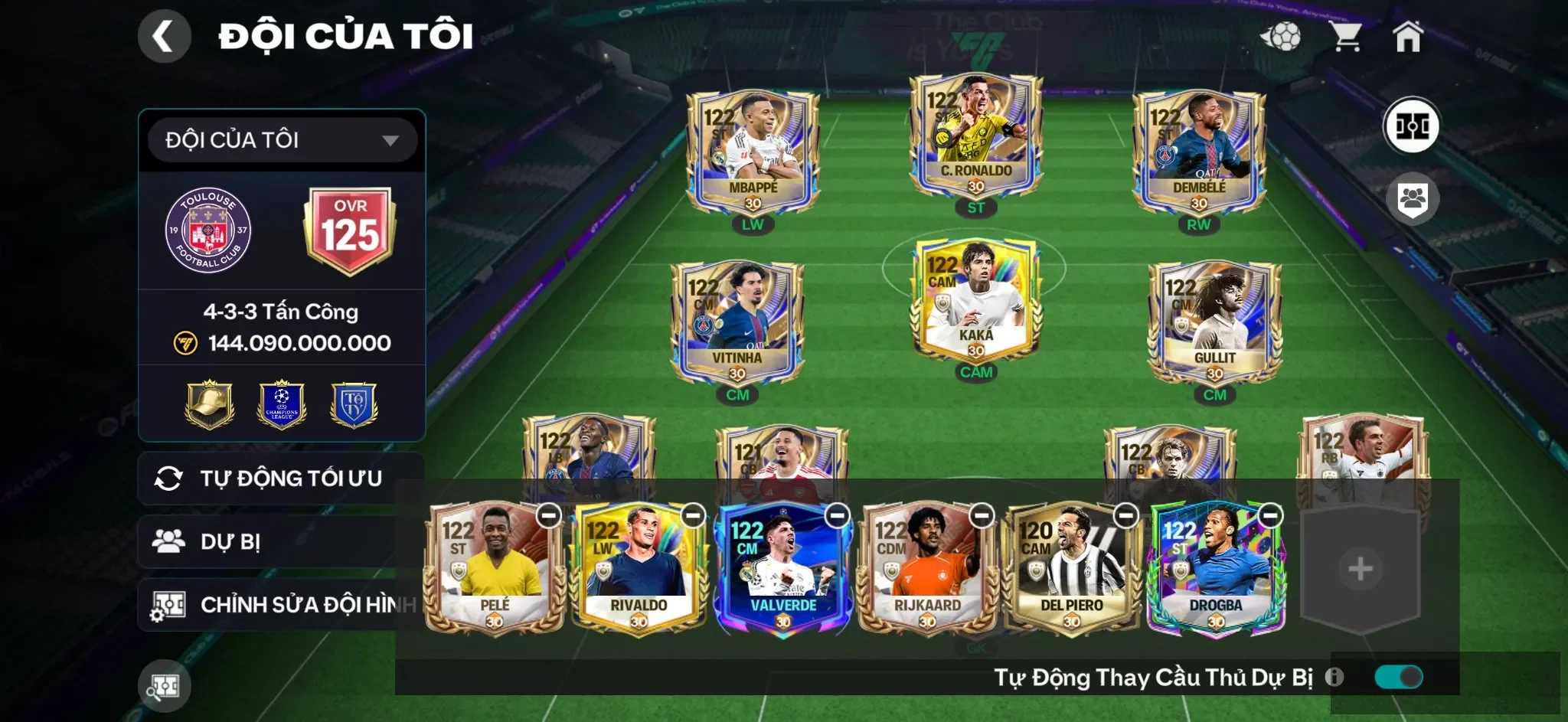Open the shopping cart store
The image size is (1568, 722).
[x=1345, y=36]
